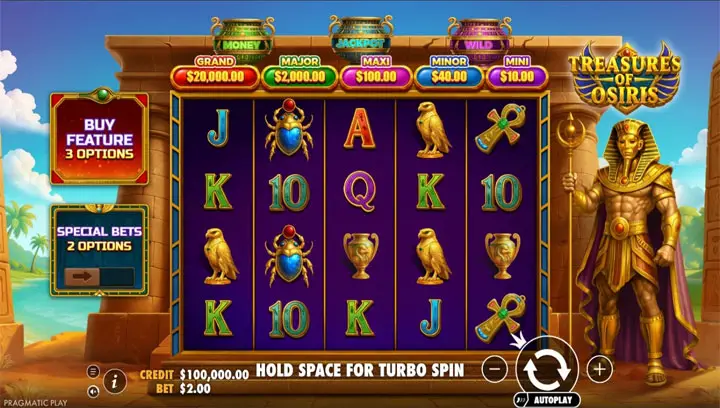Image resolution: width=720 pixels, height=408 pixels.
Task: Show the game info paytable
Action: click(115, 380)
